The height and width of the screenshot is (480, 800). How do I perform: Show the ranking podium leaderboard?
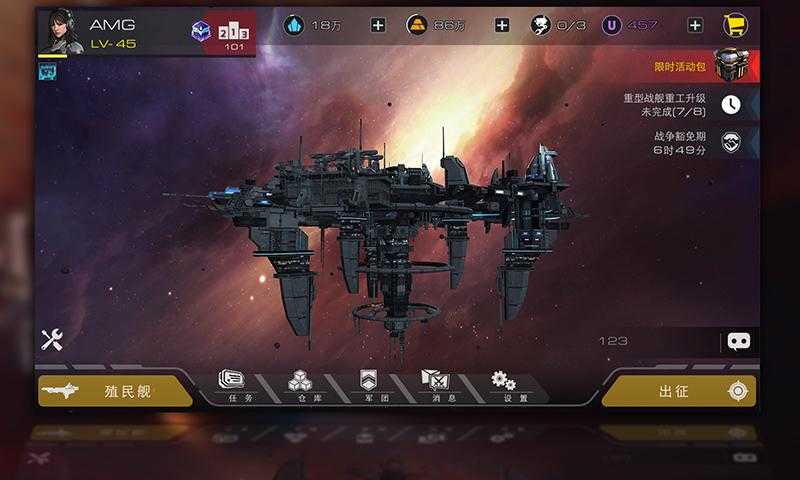click(x=235, y=31)
